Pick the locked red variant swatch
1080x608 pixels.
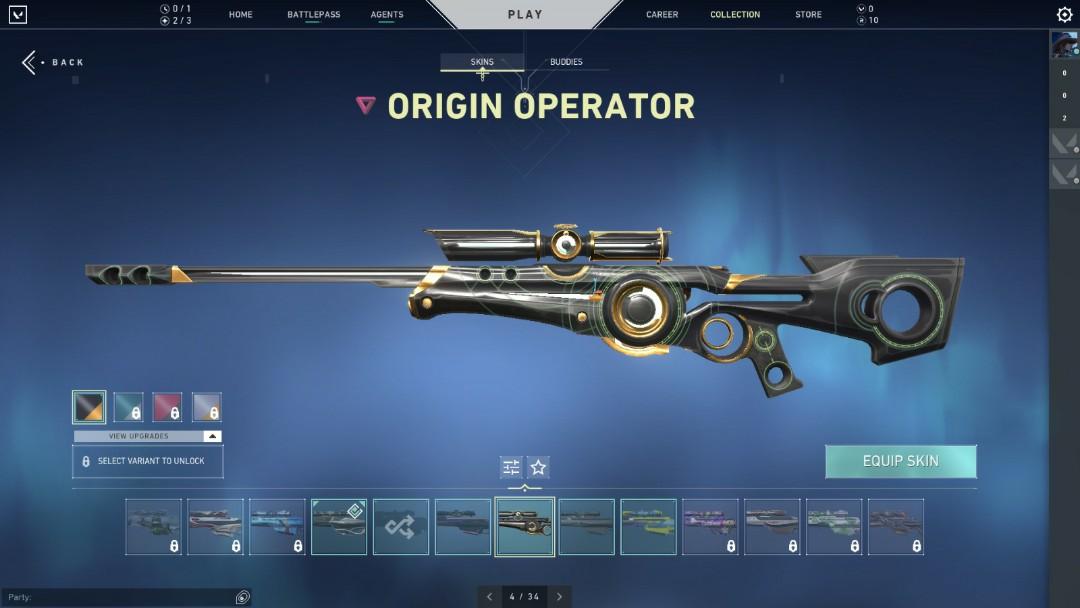(167, 407)
